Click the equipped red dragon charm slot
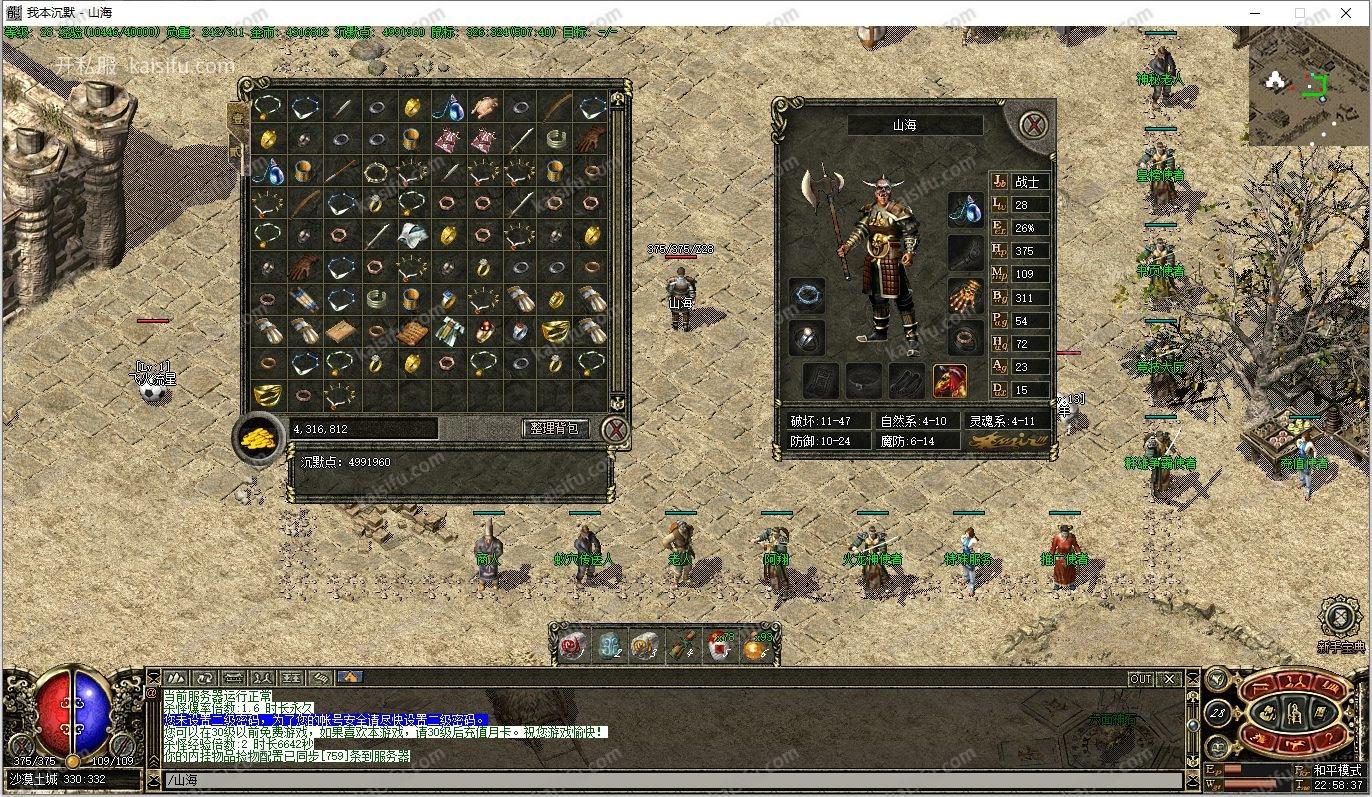1372x797 pixels. click(949, 380)
